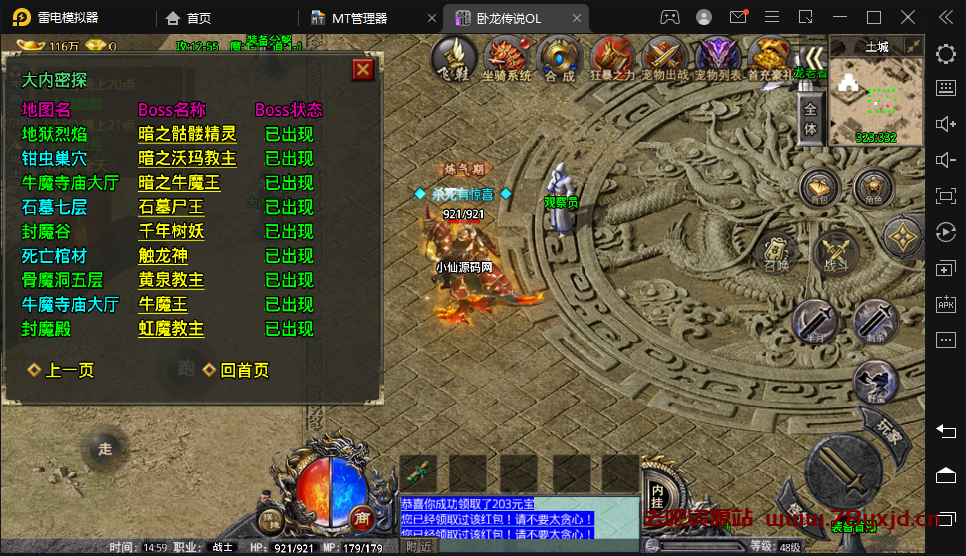Open the 角色 character sheet

tap(874, 187)
